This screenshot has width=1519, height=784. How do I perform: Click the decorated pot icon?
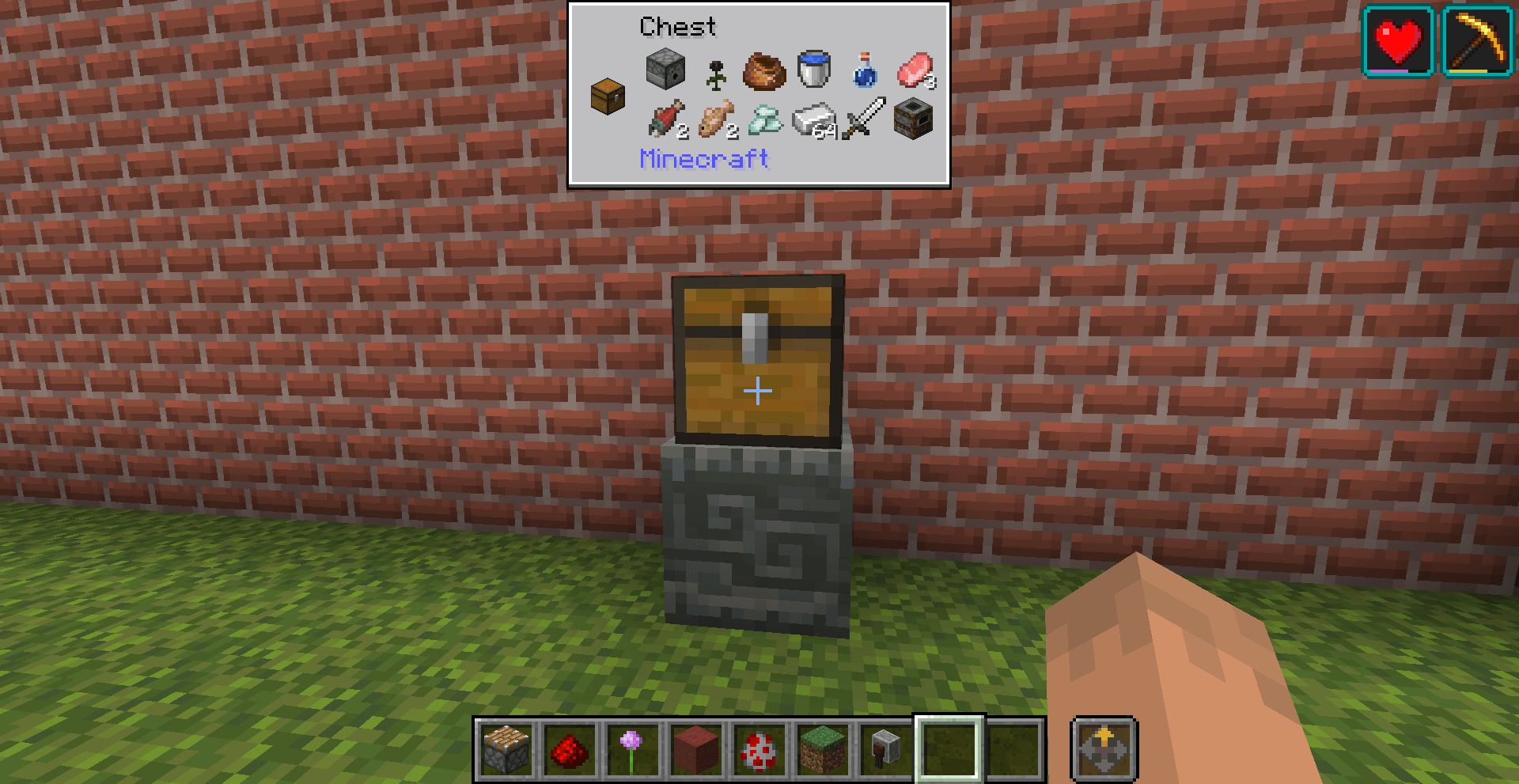(x=762, y=71)
